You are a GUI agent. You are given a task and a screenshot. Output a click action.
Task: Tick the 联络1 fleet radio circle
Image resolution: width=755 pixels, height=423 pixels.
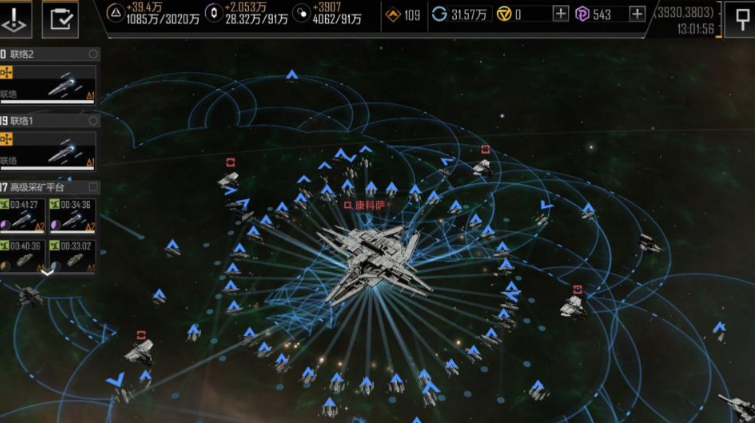[x=93, y=120]
